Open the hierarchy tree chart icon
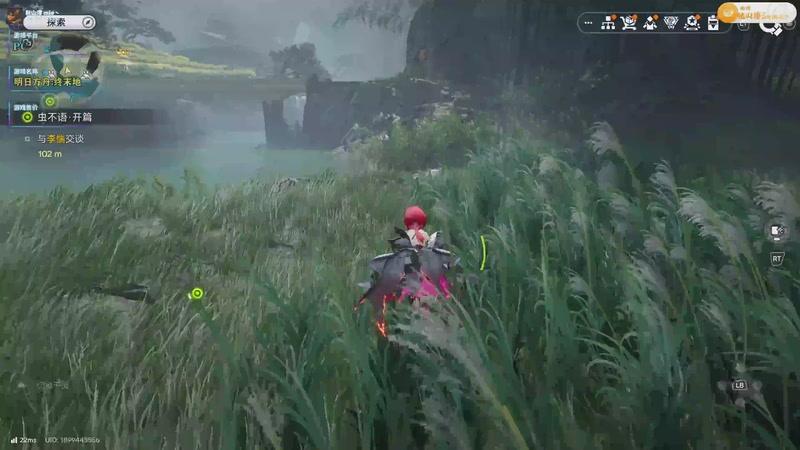Image resolution: width=800 pixels, height=450 pixels. (x=608, y=22)
